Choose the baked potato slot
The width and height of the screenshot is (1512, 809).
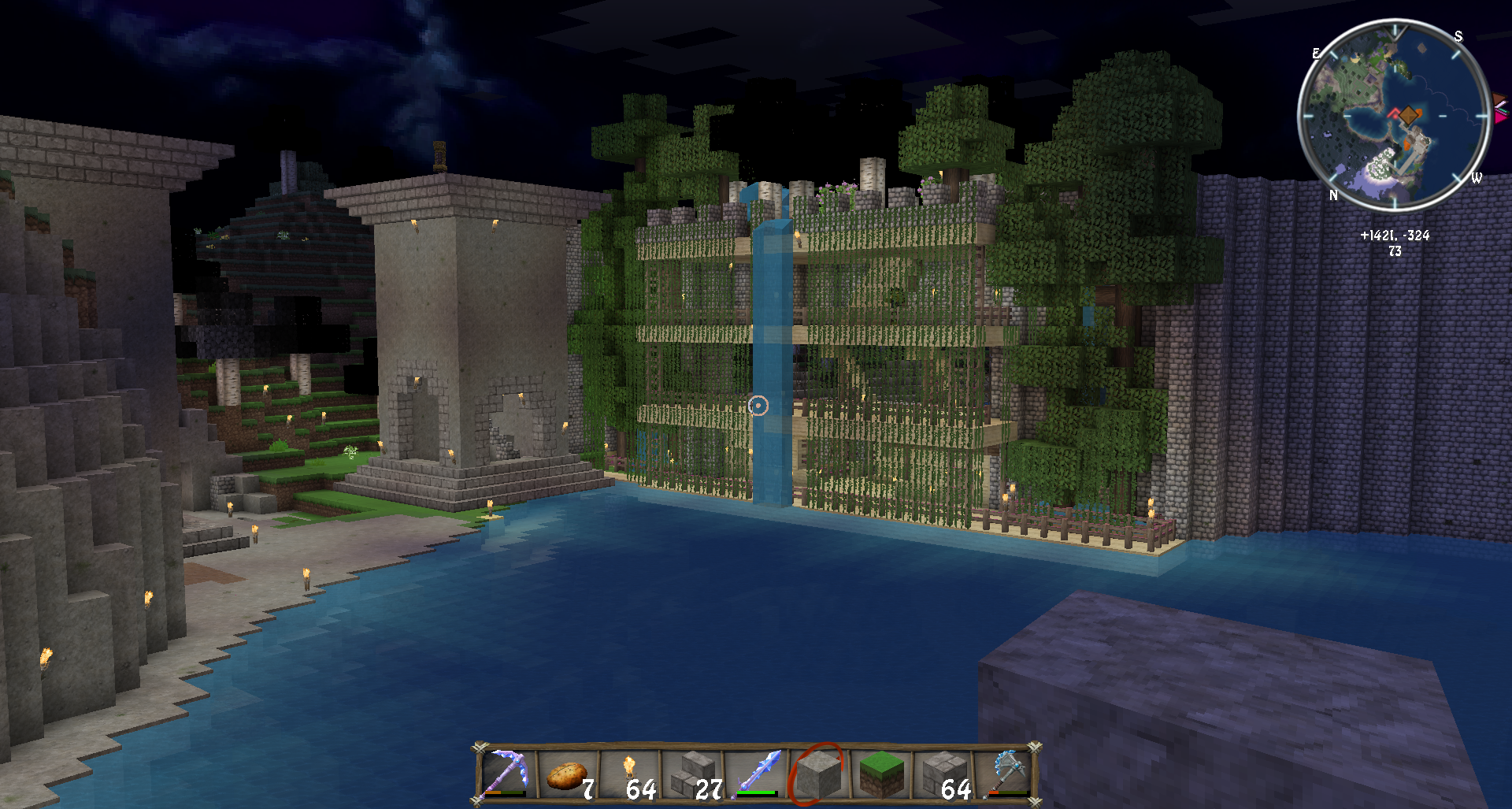click(x=567, y=774)
